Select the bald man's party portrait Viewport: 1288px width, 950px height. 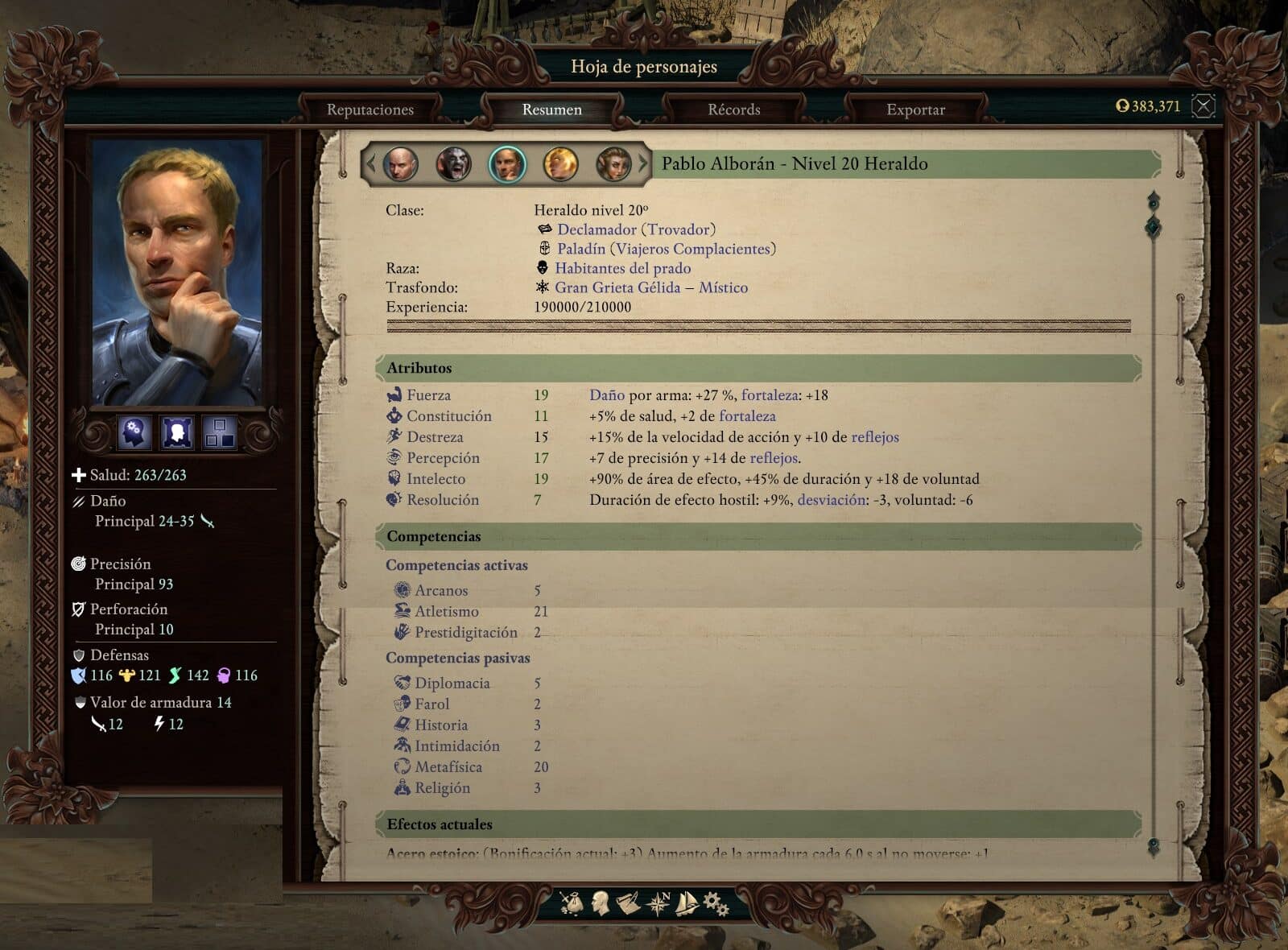click(x=400, y=164)
